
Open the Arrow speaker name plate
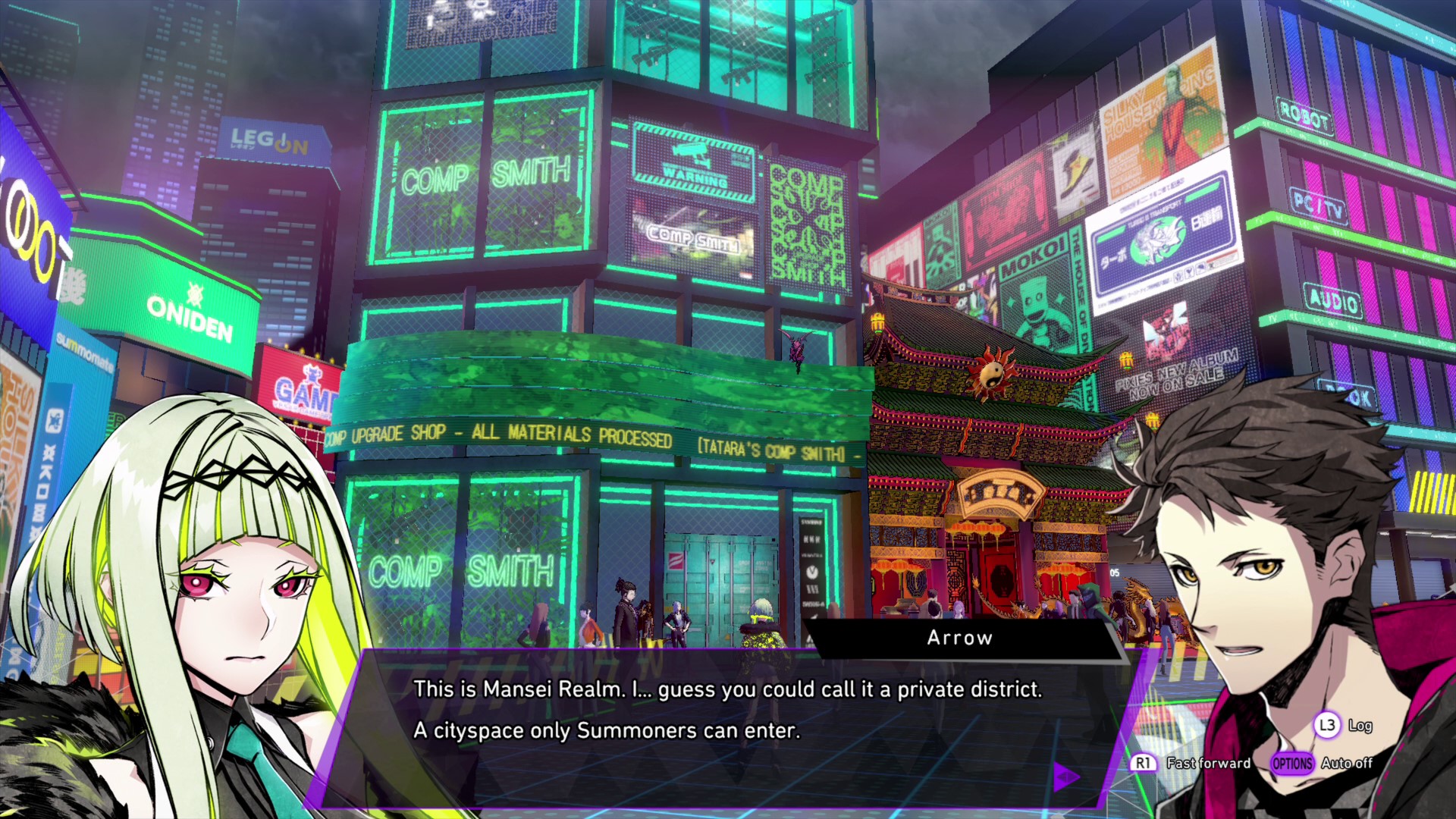[958, 638]
